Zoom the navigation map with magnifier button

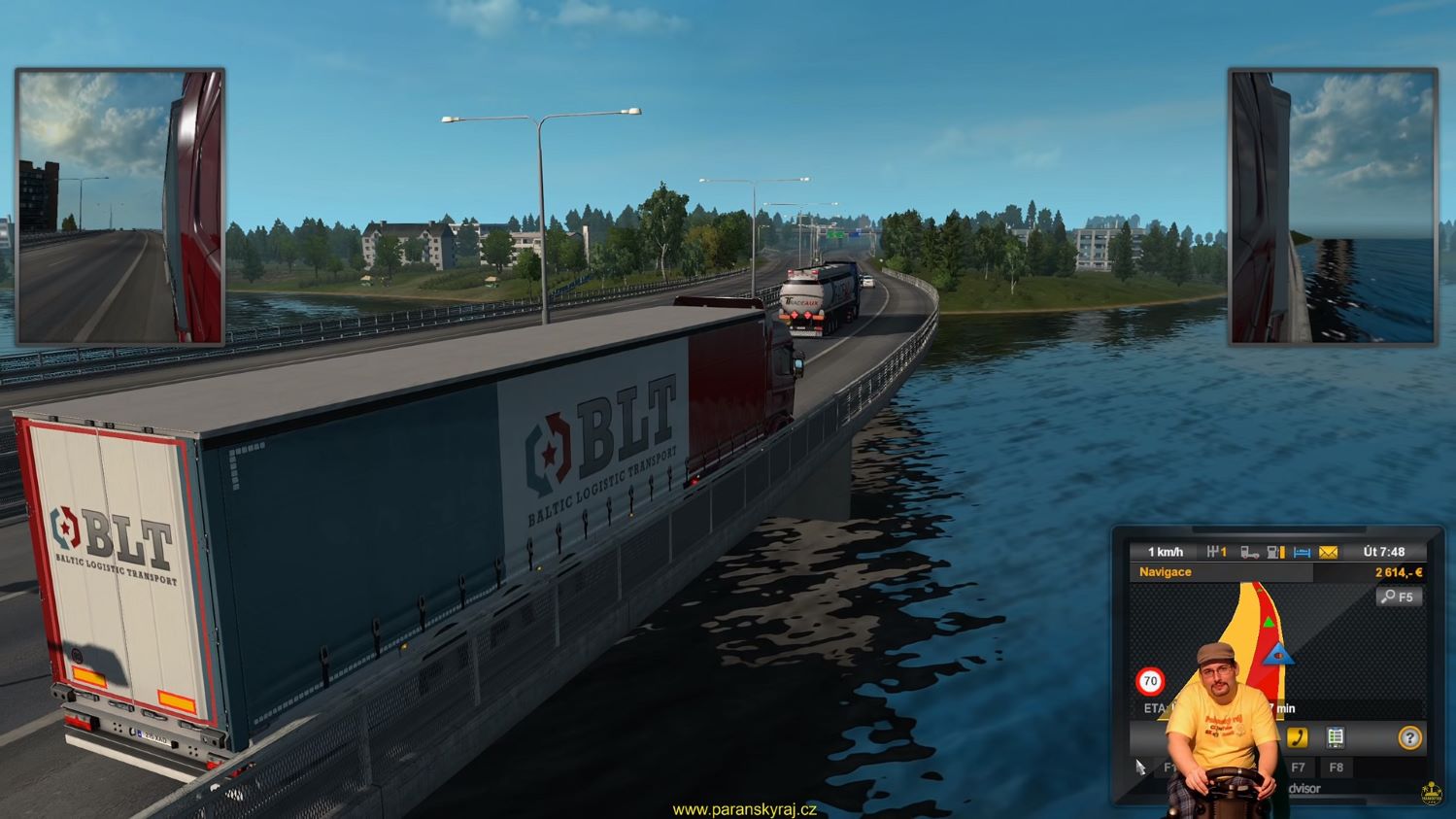(x=1399, y=597)
